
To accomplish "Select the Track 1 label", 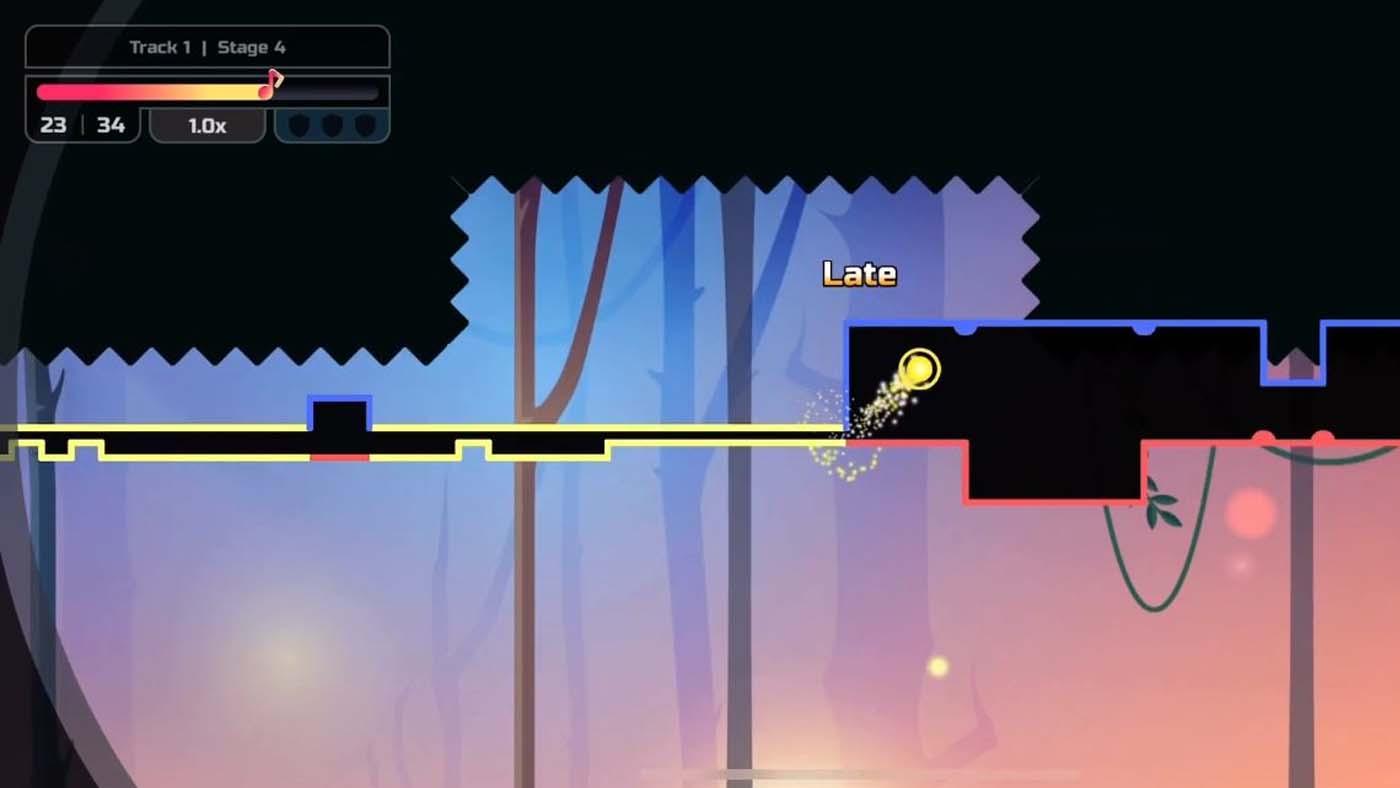I will tap(160, 46).
